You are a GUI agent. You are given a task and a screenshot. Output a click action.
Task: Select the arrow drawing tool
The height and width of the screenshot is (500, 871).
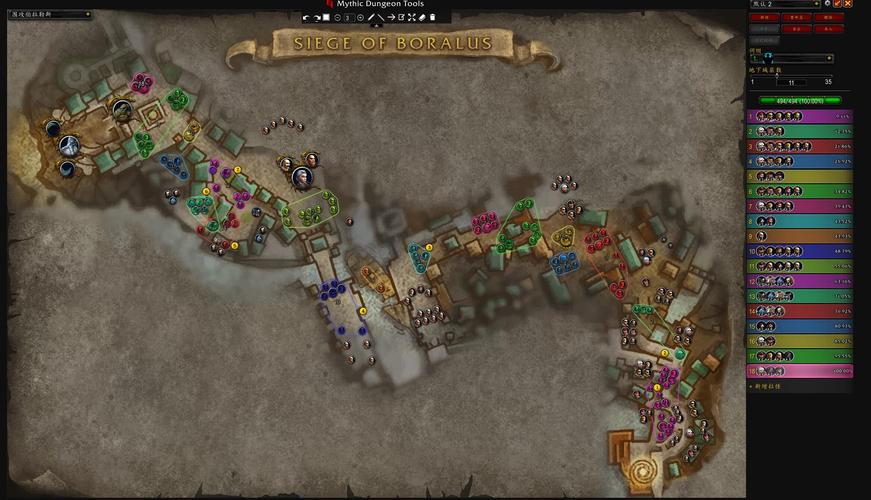392,18
